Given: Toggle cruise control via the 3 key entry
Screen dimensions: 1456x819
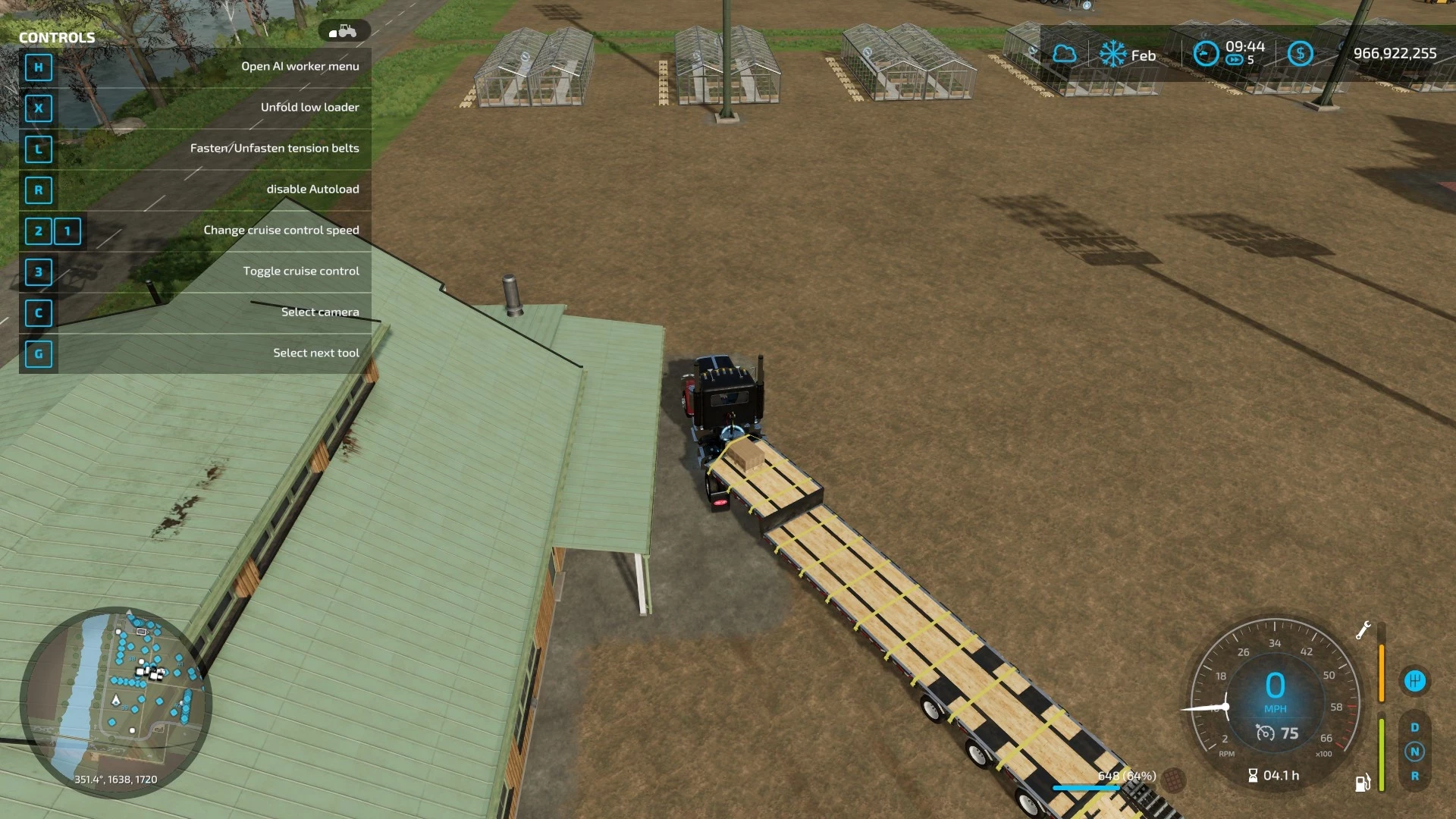Looking at the screenshot, I should point(301,271).
